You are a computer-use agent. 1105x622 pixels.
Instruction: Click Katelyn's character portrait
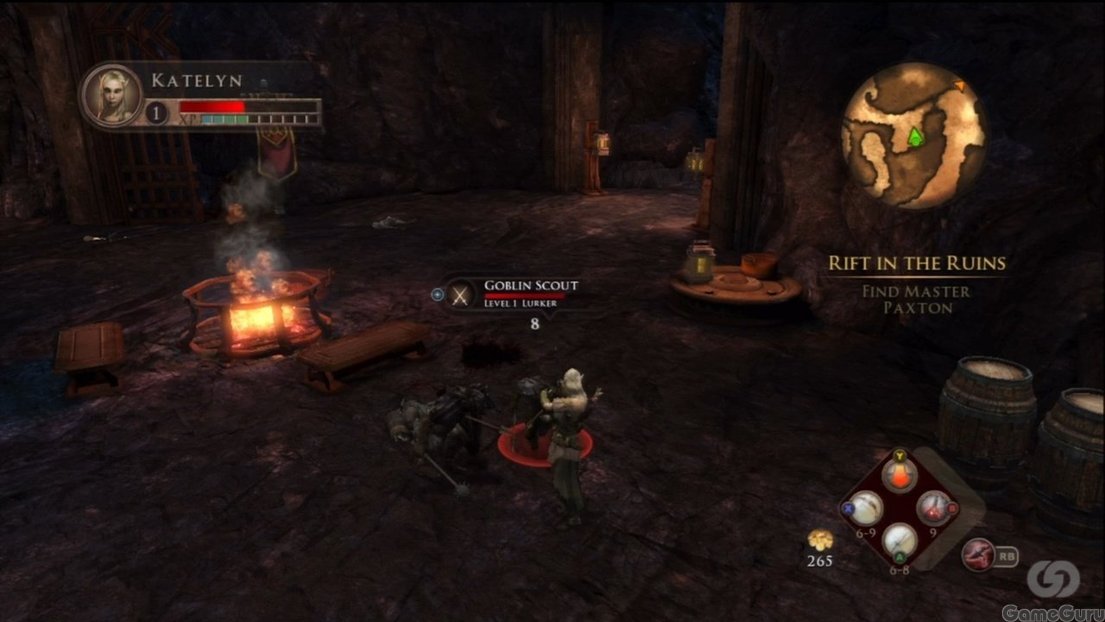tap(111, 95)
